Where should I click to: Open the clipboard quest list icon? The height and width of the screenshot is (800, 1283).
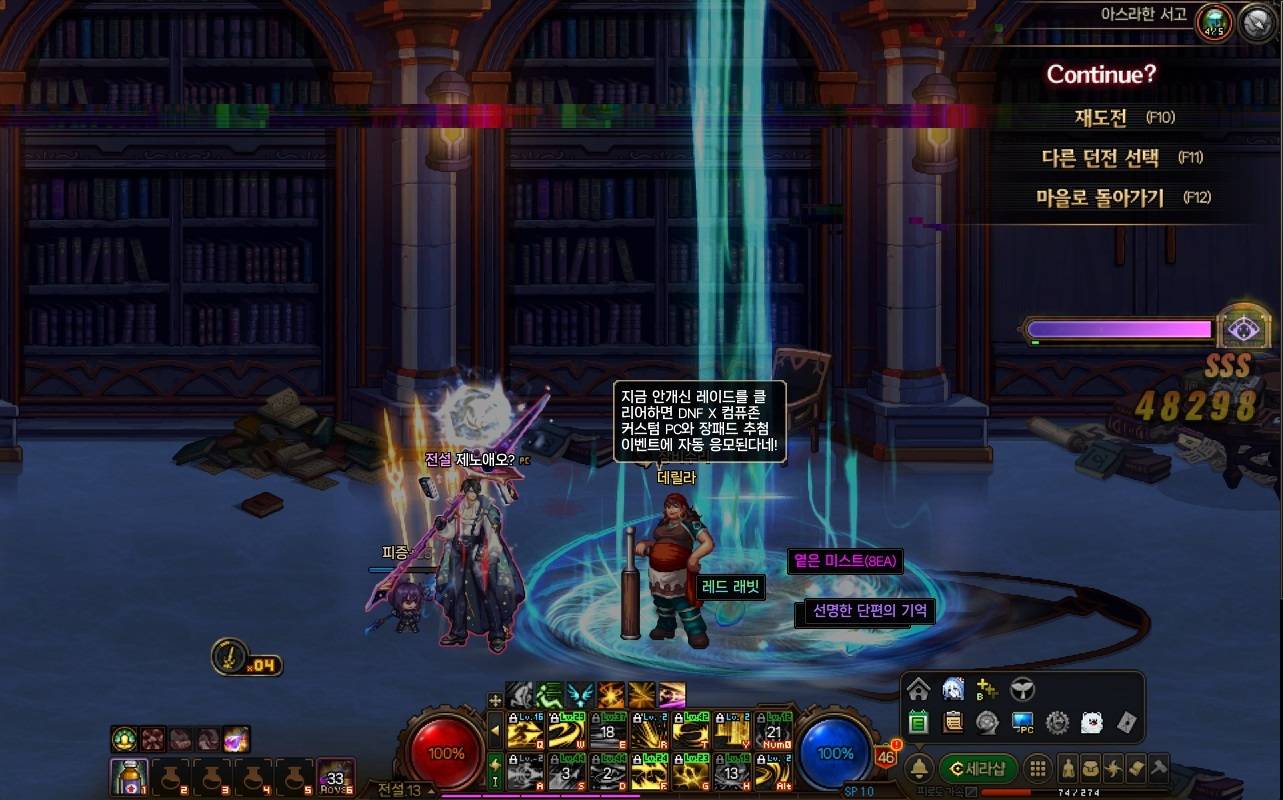point(953,722)
